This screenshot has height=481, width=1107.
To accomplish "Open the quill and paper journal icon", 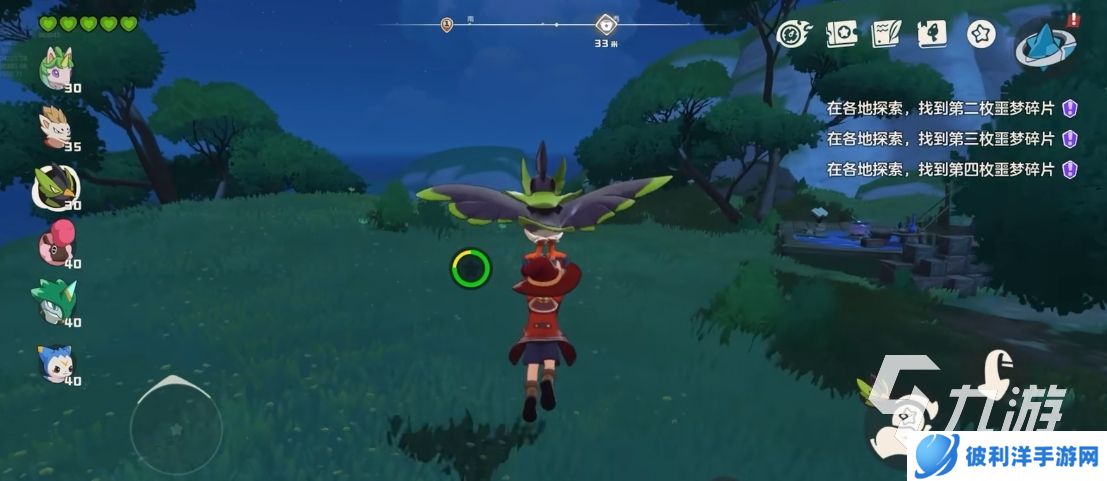I will (x=885, y=34).
